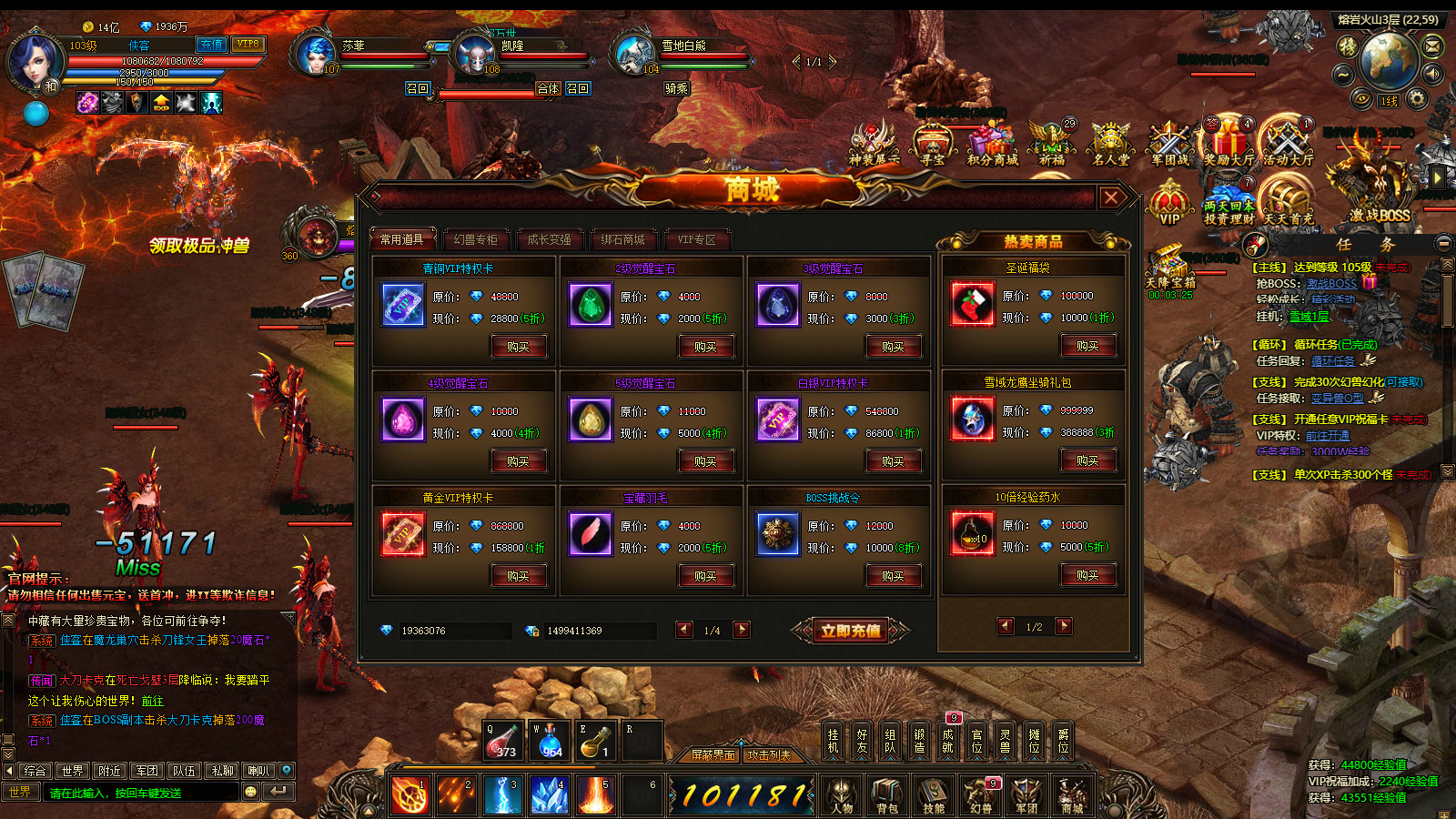Image resolution: width=1456 pixels, height=819 pixels.
Task: Open the 技能 skills panel
Action: tap(934, 794)
